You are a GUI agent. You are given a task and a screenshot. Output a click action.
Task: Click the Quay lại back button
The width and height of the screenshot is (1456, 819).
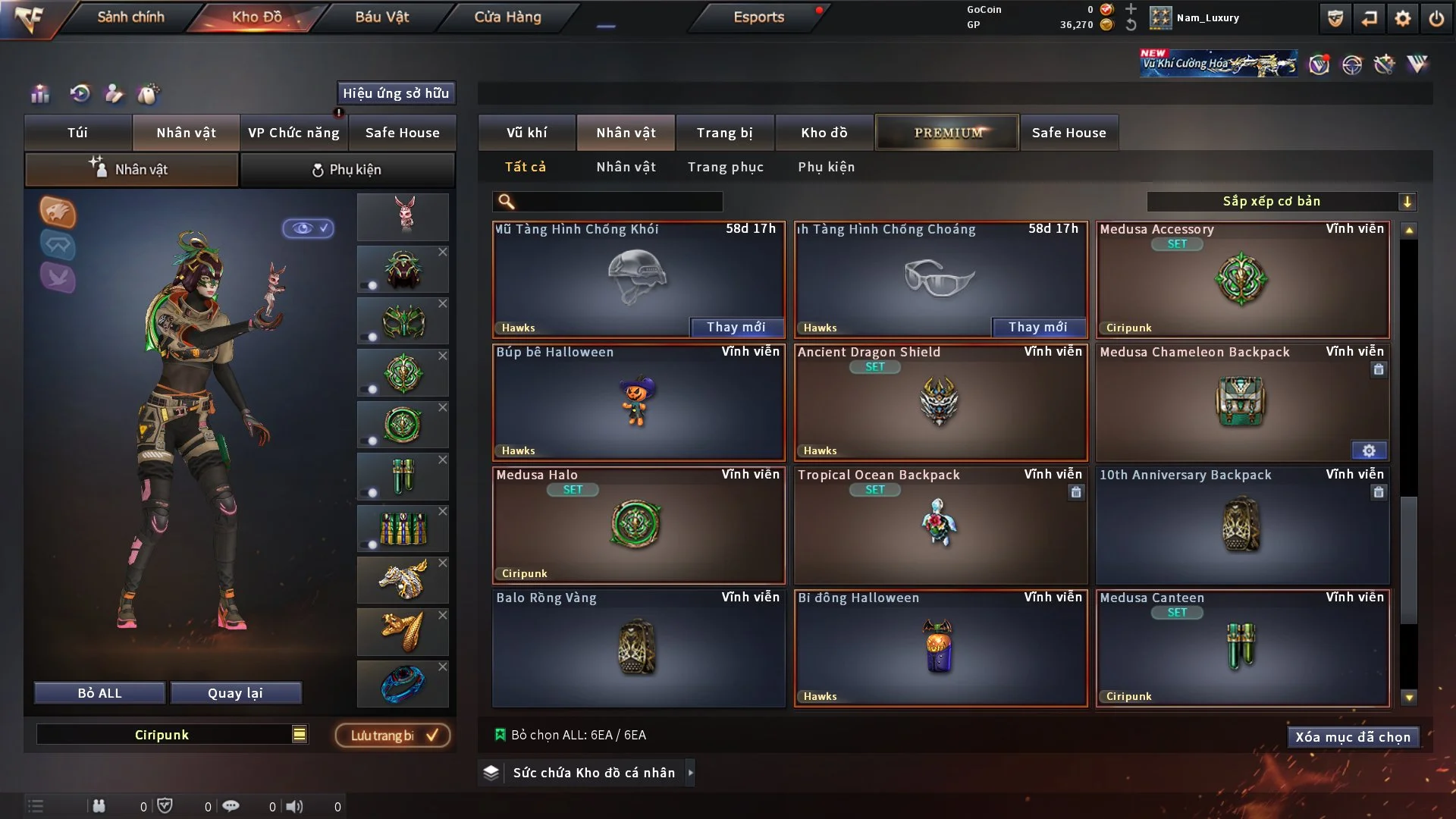click(x=235, y=693)
